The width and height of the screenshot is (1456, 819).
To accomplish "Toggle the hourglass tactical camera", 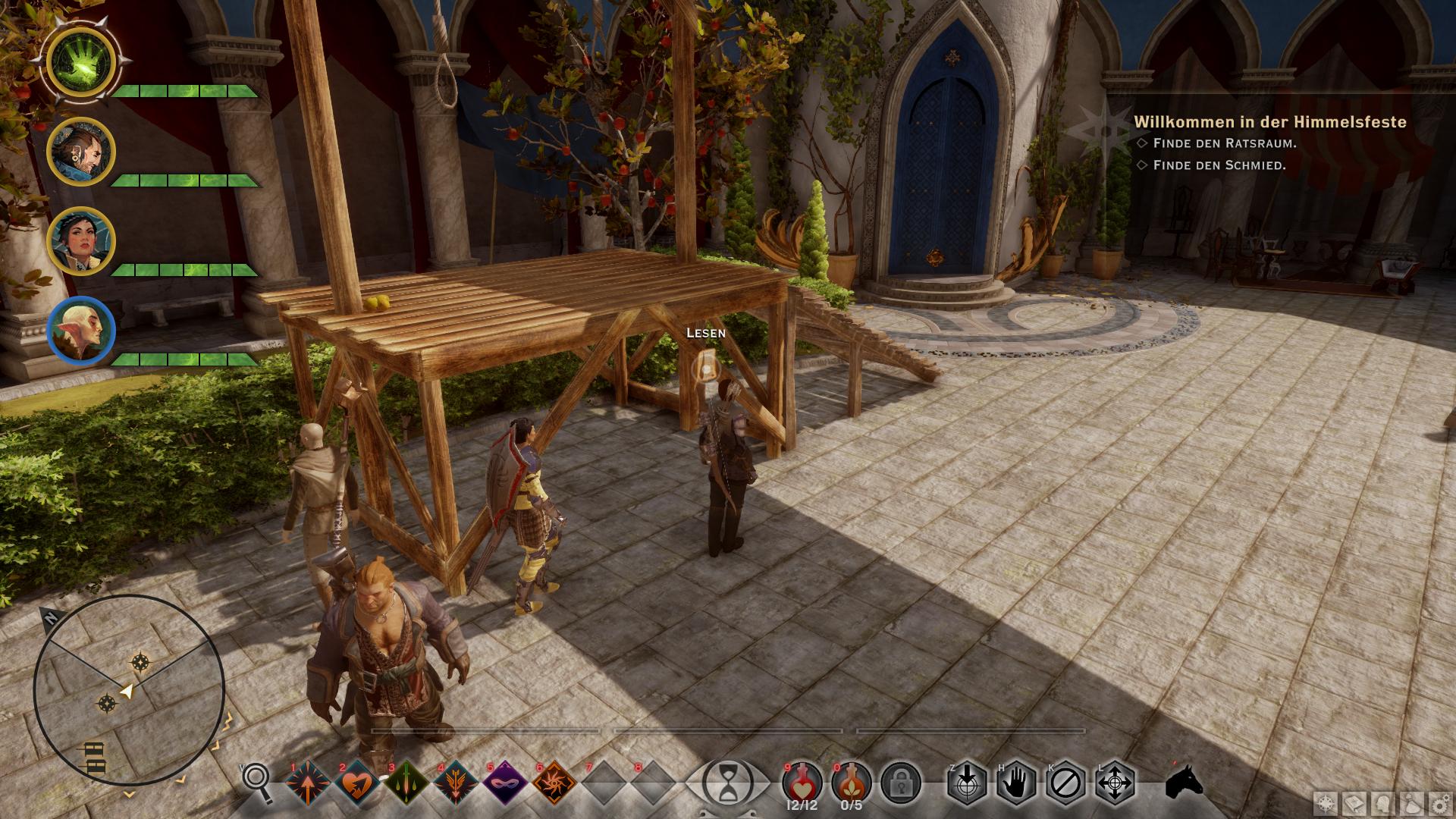I will (x=727, y=783).
